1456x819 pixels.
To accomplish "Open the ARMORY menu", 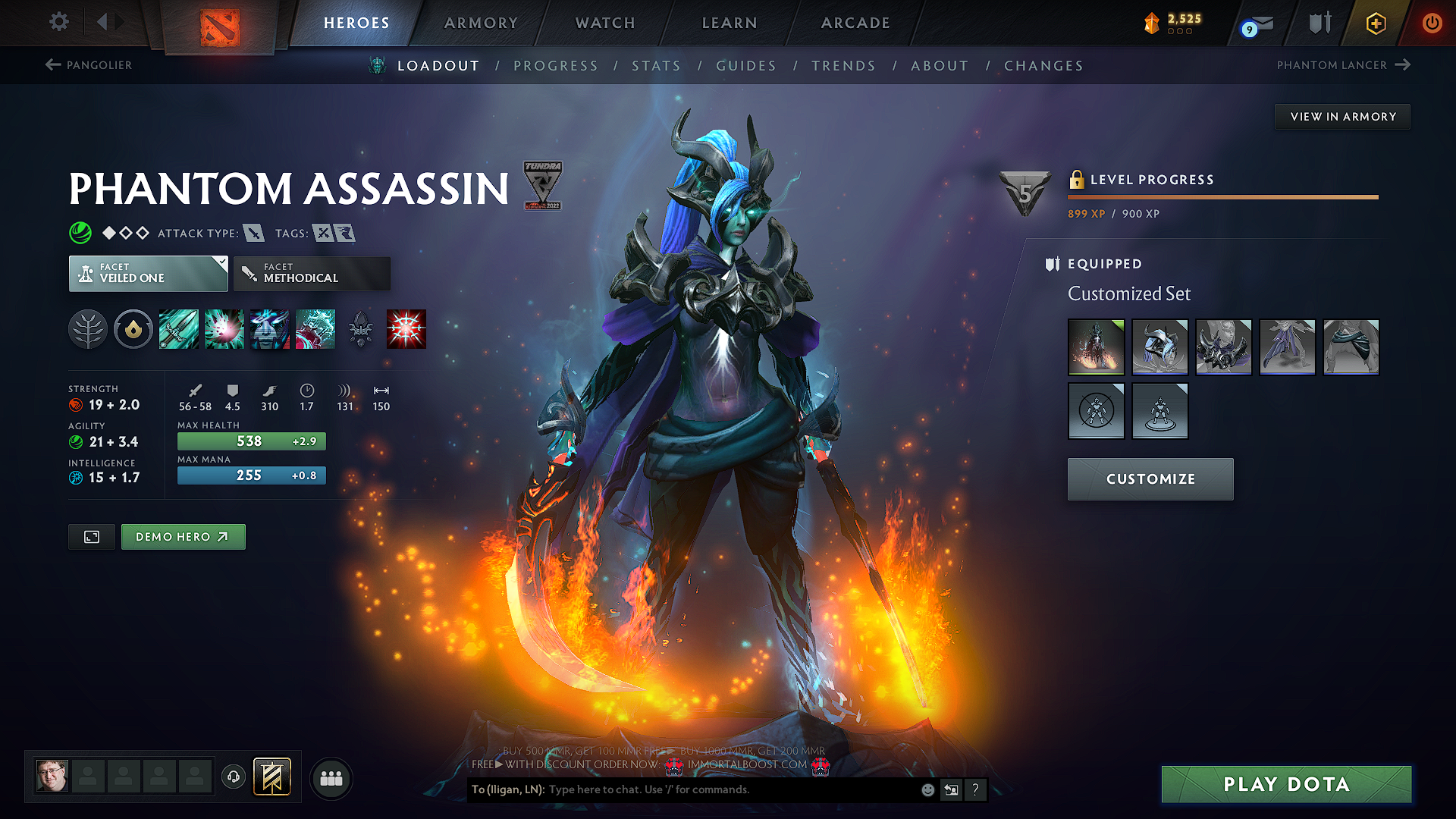I will [x=481, y=23].
